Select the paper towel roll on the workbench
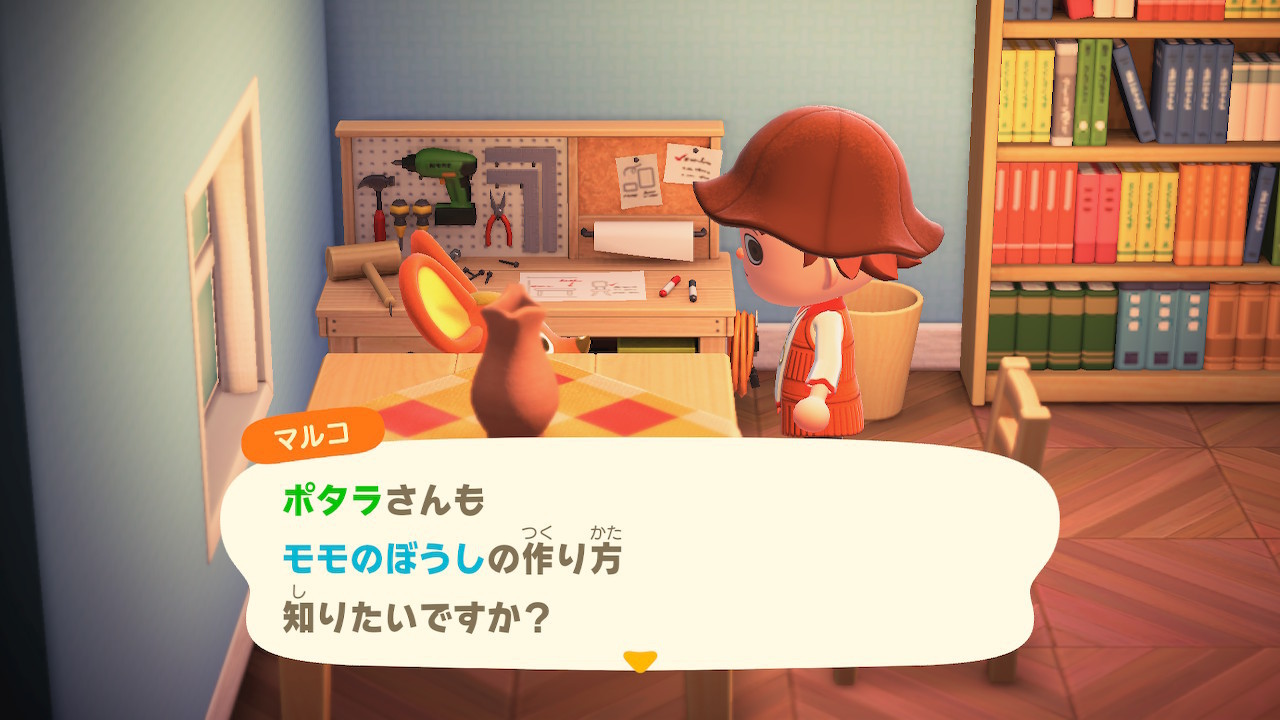 [643, 236]
